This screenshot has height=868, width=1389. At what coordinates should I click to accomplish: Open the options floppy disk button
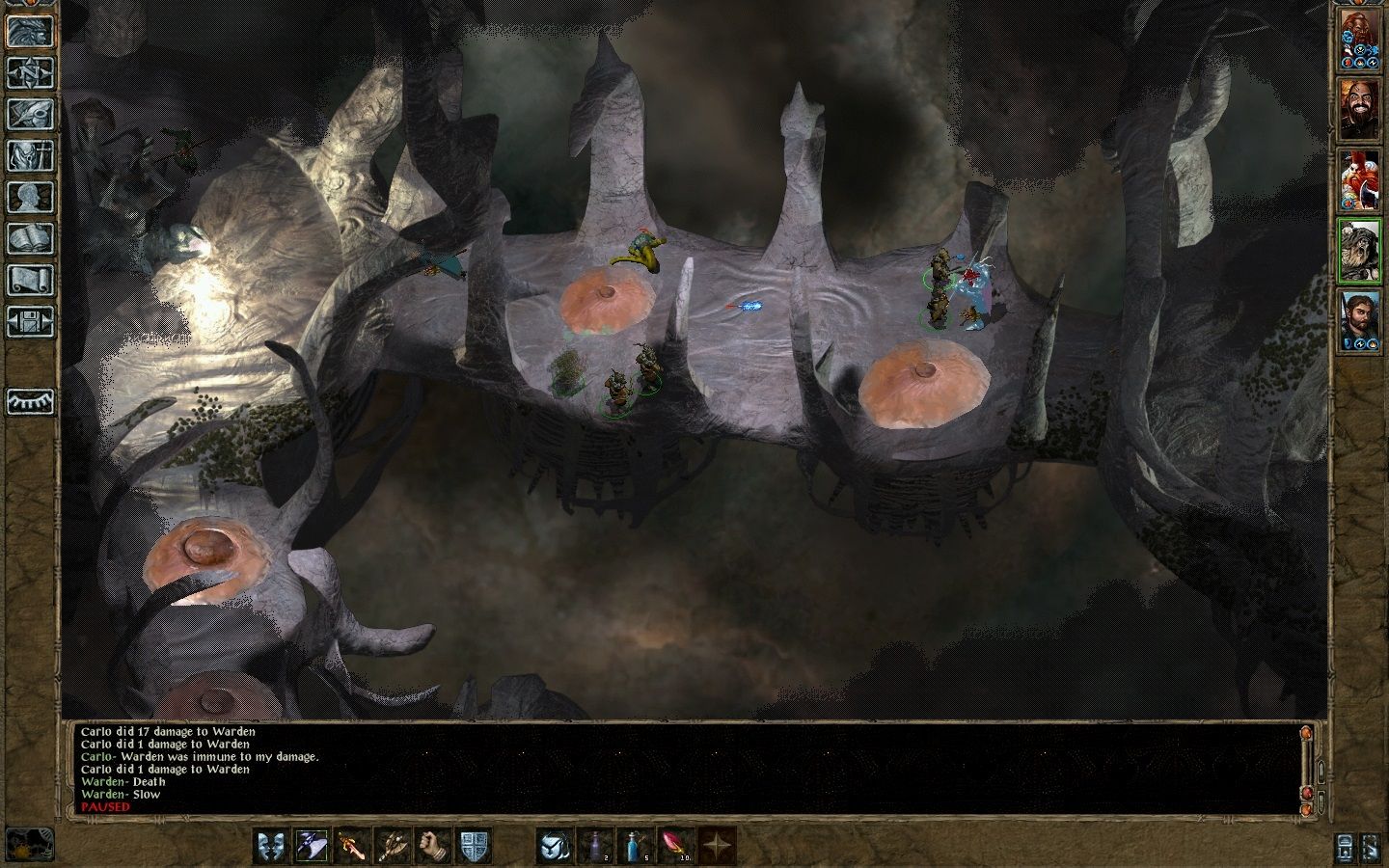30,321
